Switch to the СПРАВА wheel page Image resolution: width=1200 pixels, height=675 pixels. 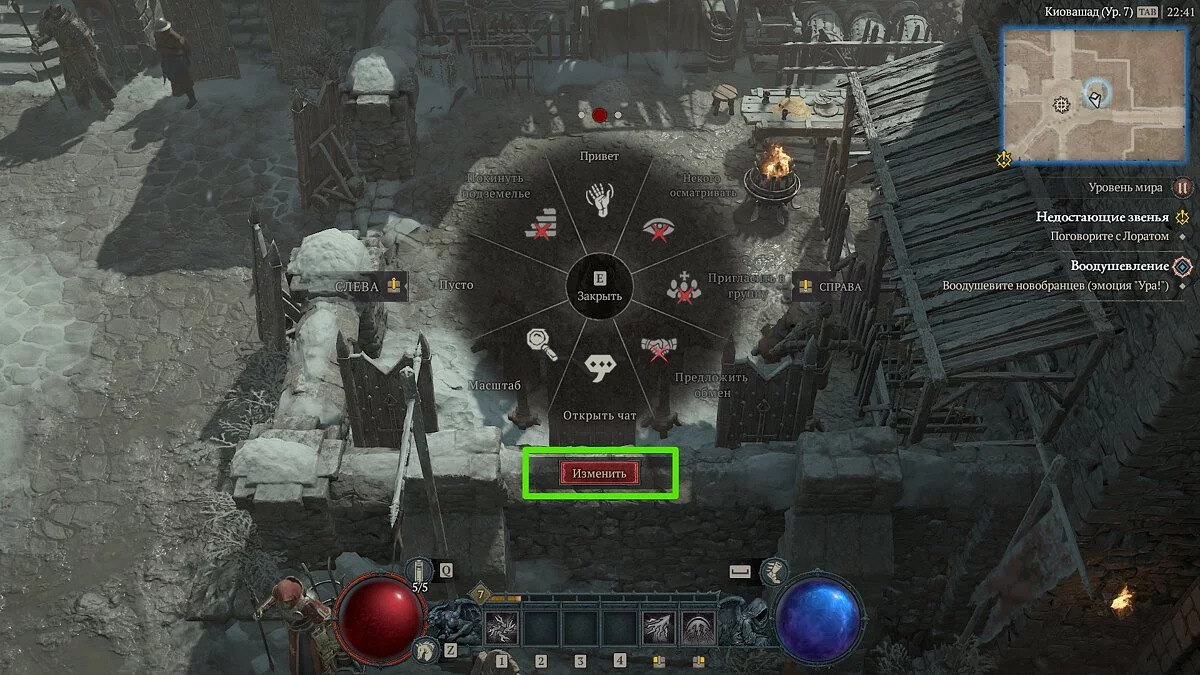pos(828,287)
